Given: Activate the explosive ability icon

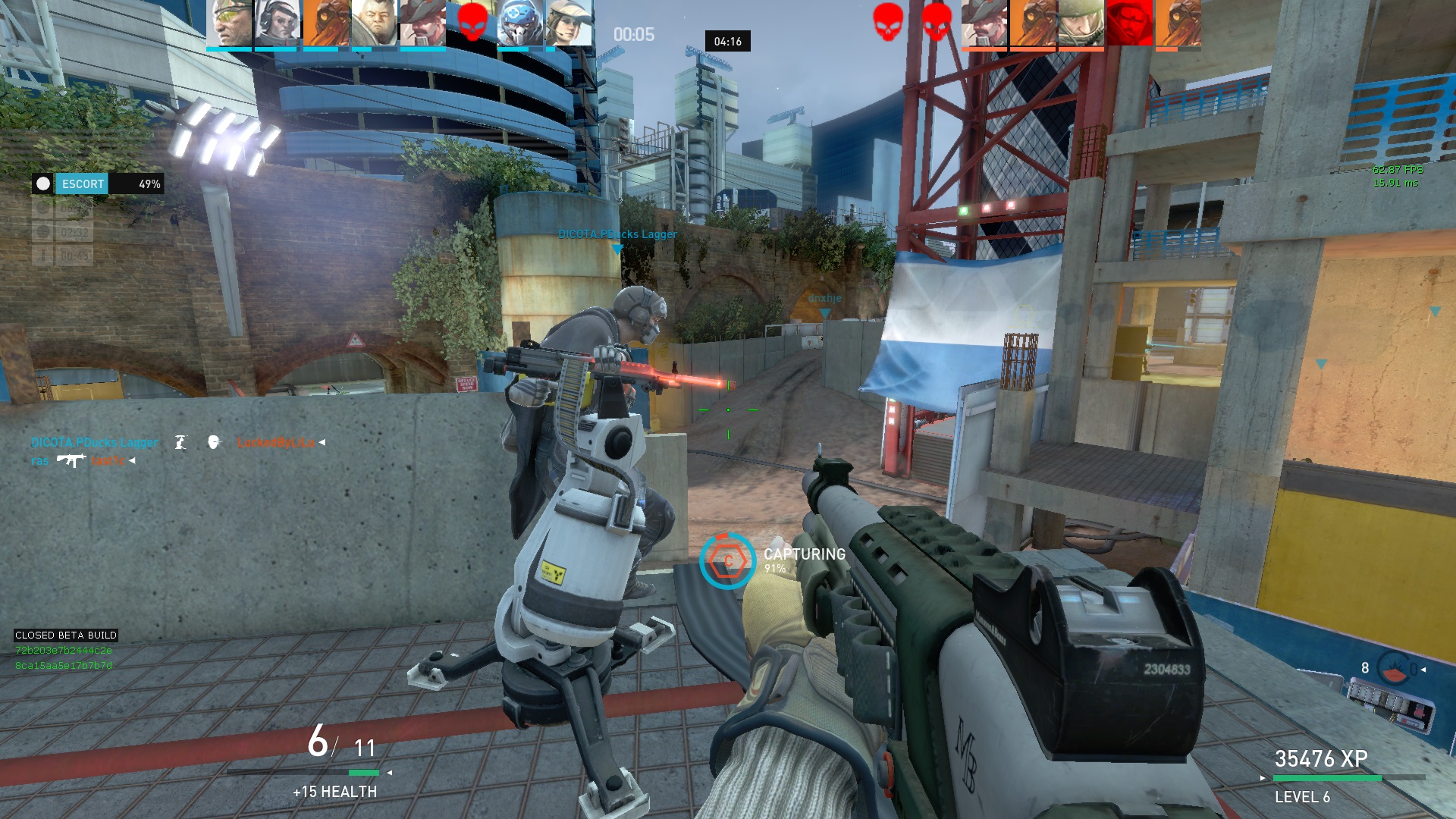Looking at the screenshot, I should (1392, 668).
